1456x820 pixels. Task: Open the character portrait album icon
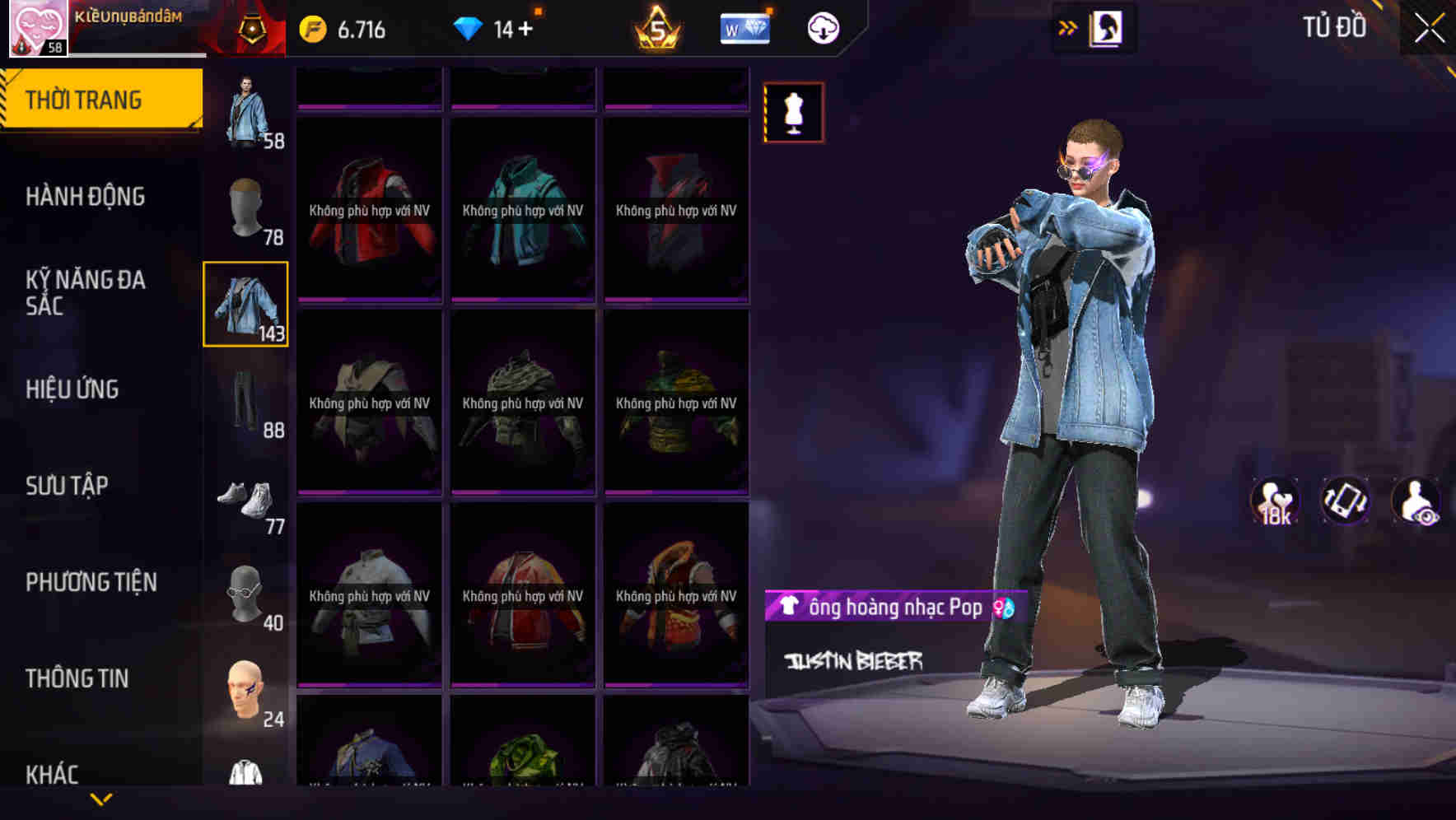pyautogui.click(x=1108, y=27)
